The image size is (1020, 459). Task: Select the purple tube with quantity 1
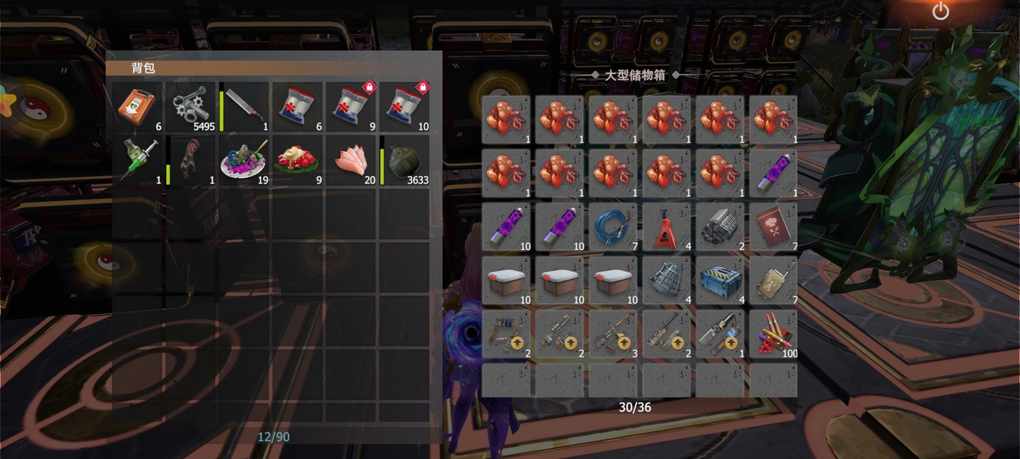(773, 173)
